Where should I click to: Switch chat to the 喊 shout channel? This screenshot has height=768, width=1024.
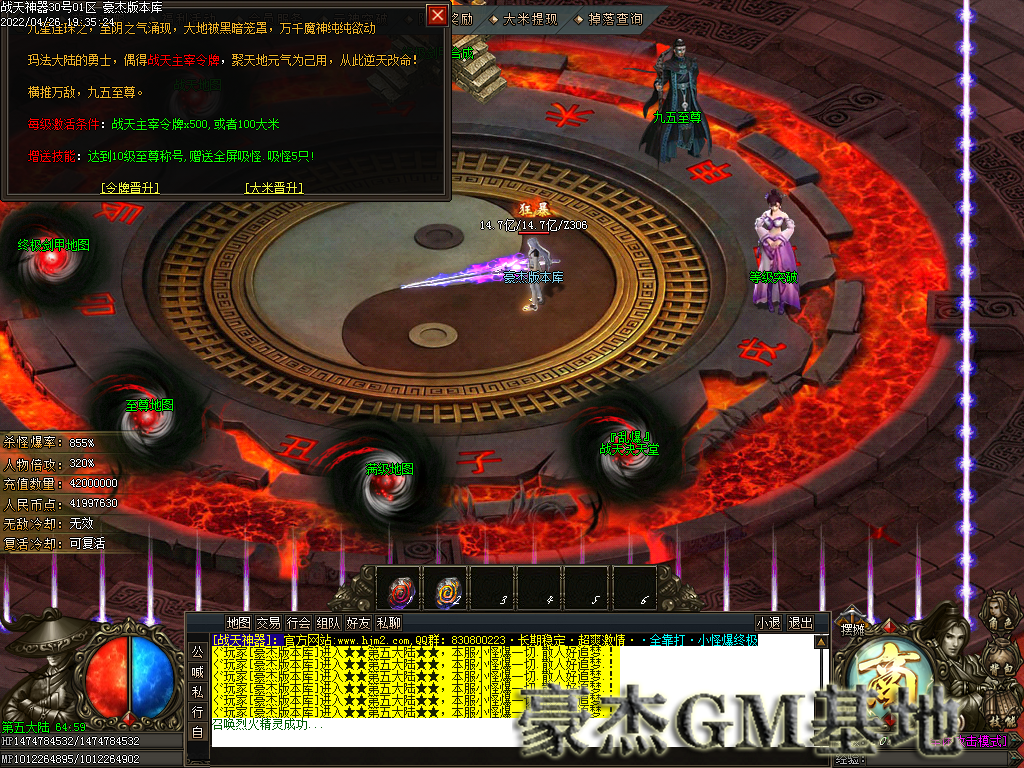coord(197,672)
